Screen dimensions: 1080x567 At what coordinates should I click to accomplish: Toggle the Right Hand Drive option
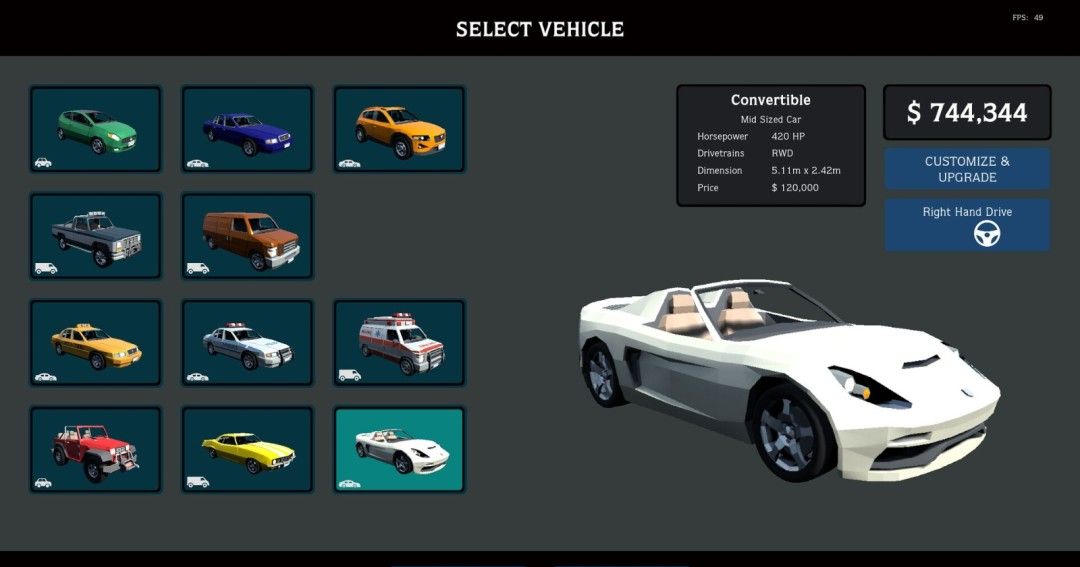[967, 225]
